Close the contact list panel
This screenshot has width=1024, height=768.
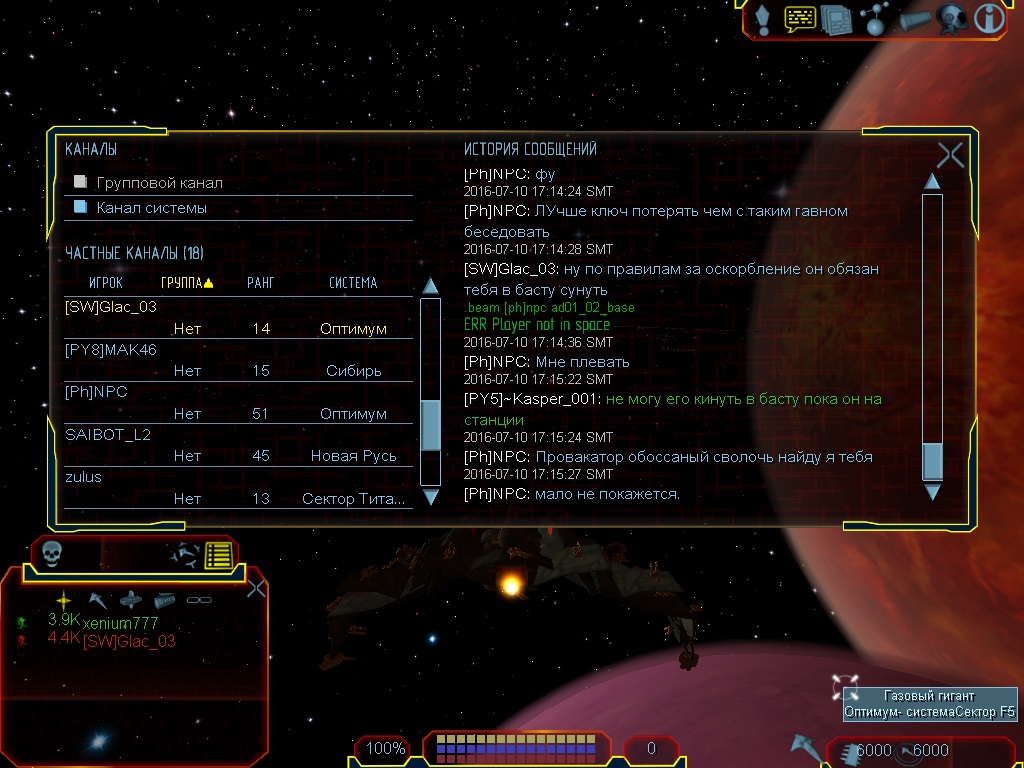[256, 588]
